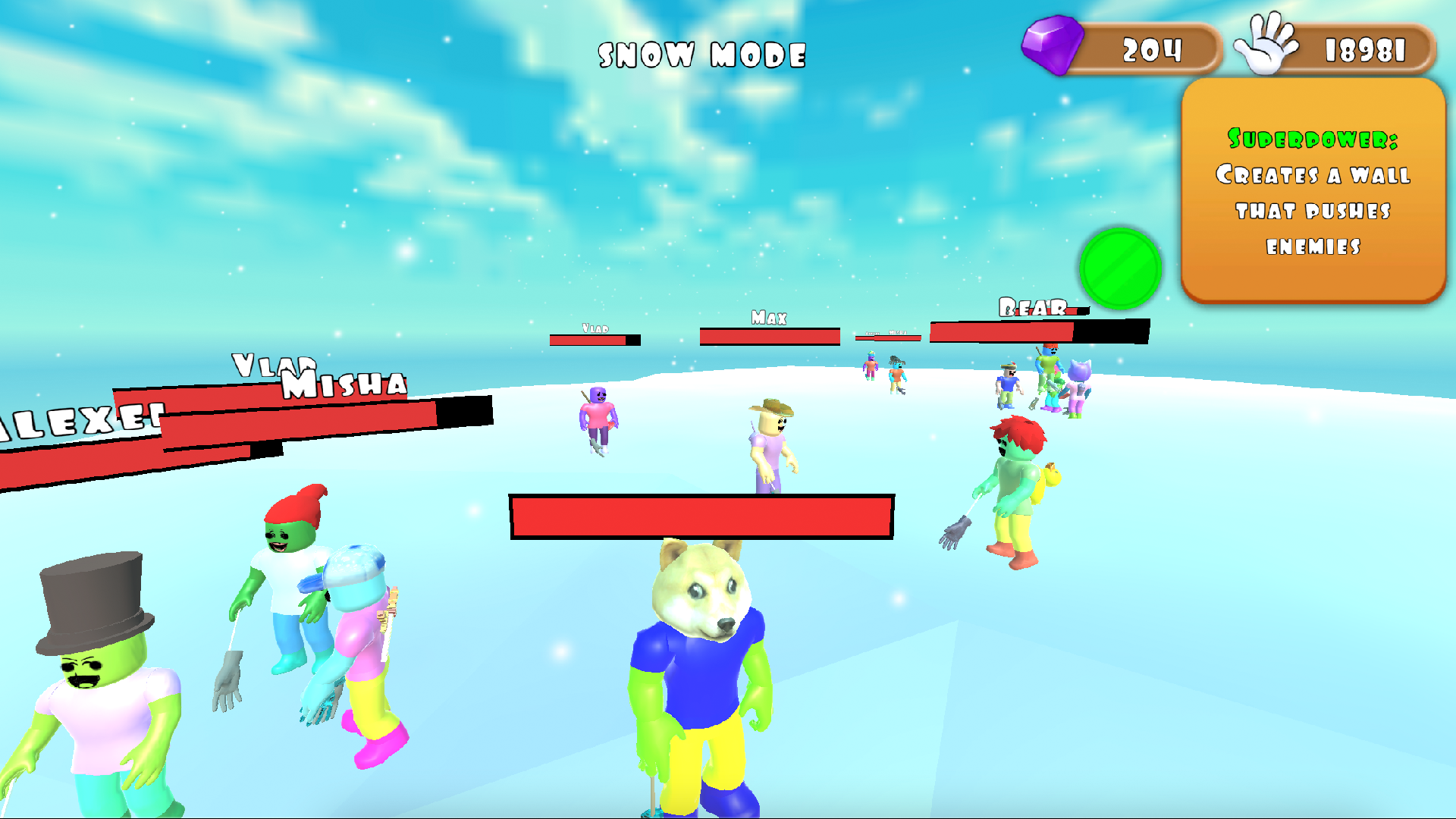Select the red-haired zombie holding a duck
This screenshot has width=1456, height=819.
click(1016, 470)
